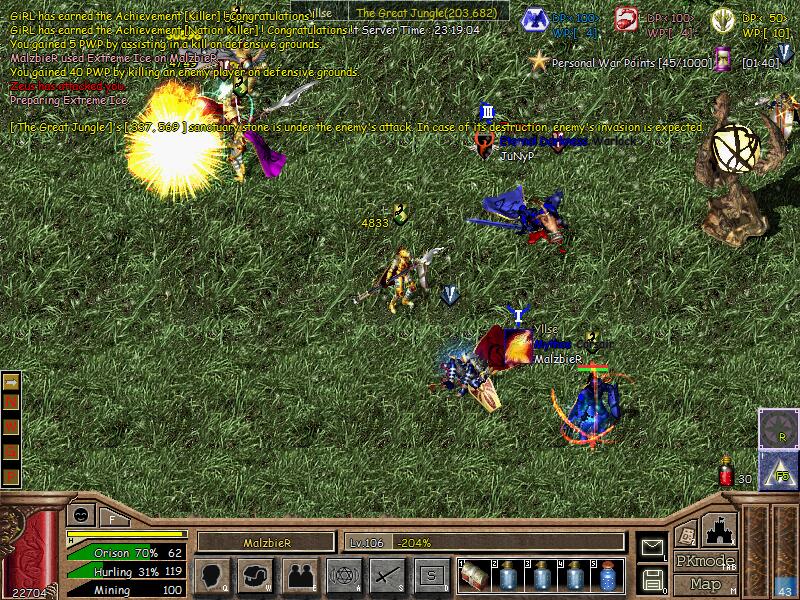This screenshot has width=800, height=600.
Task: Open the hexagram magic skills button
Action: click(x=343, y=575)
